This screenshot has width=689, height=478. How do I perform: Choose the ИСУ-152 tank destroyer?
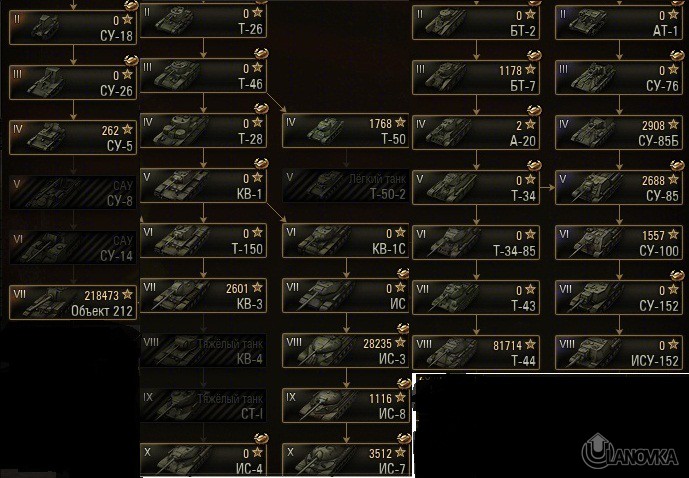[620, 350]
